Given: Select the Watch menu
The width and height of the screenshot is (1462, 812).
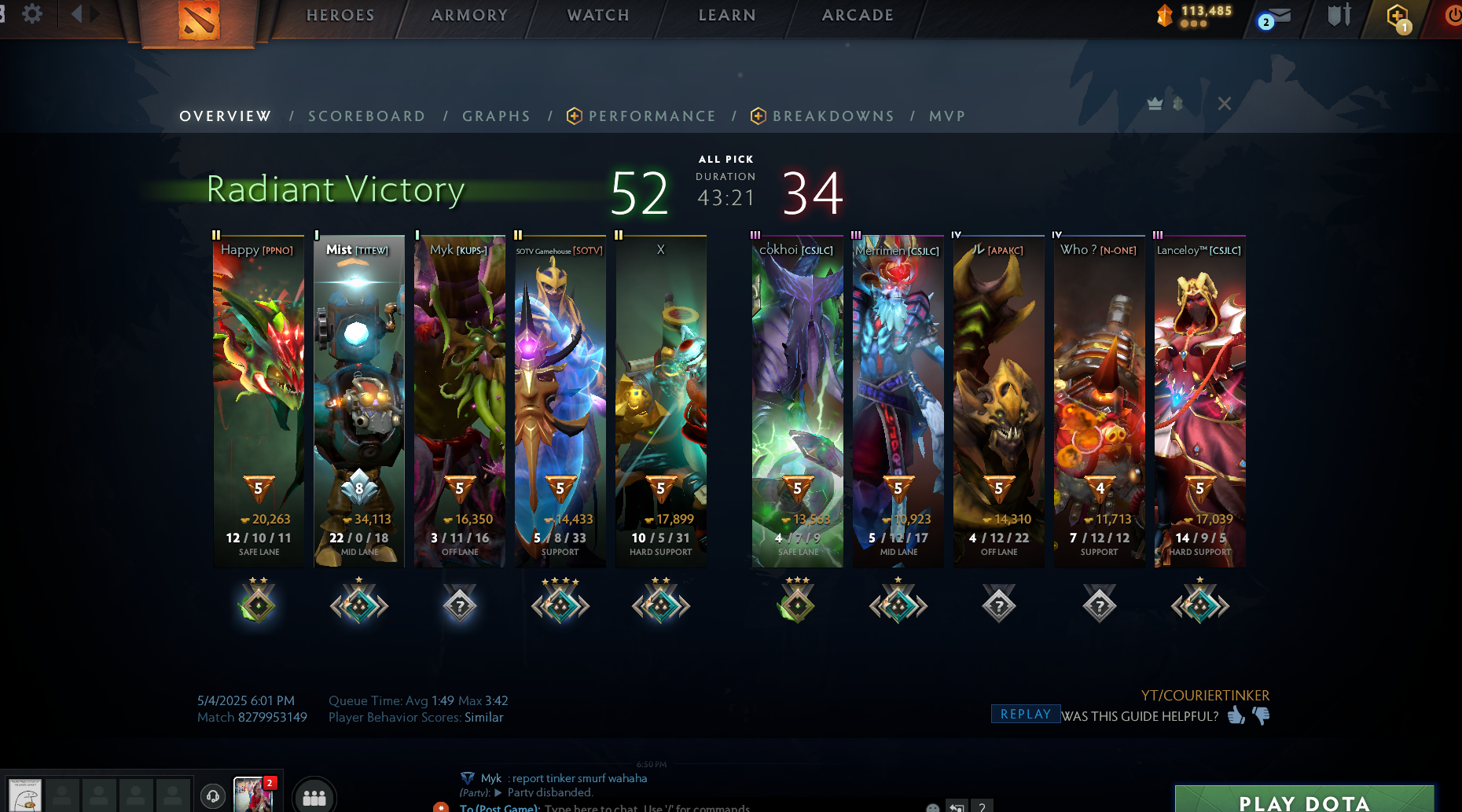Looking at the screenshot, I should coord(598,15).
